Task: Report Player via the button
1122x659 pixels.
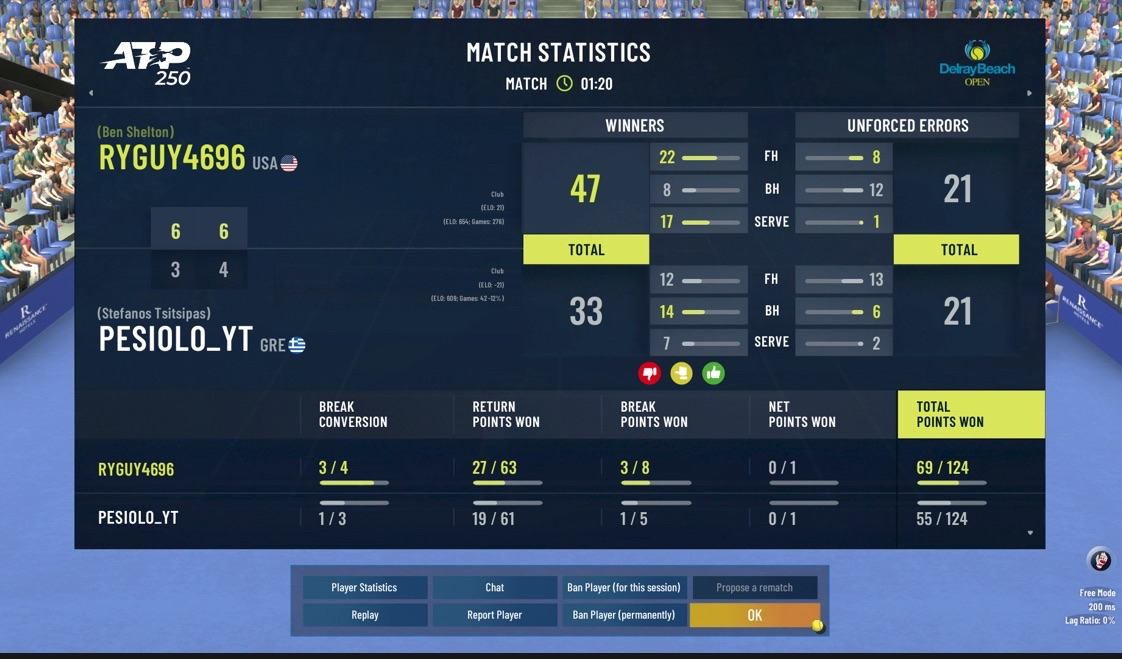Action: [494, 615]
